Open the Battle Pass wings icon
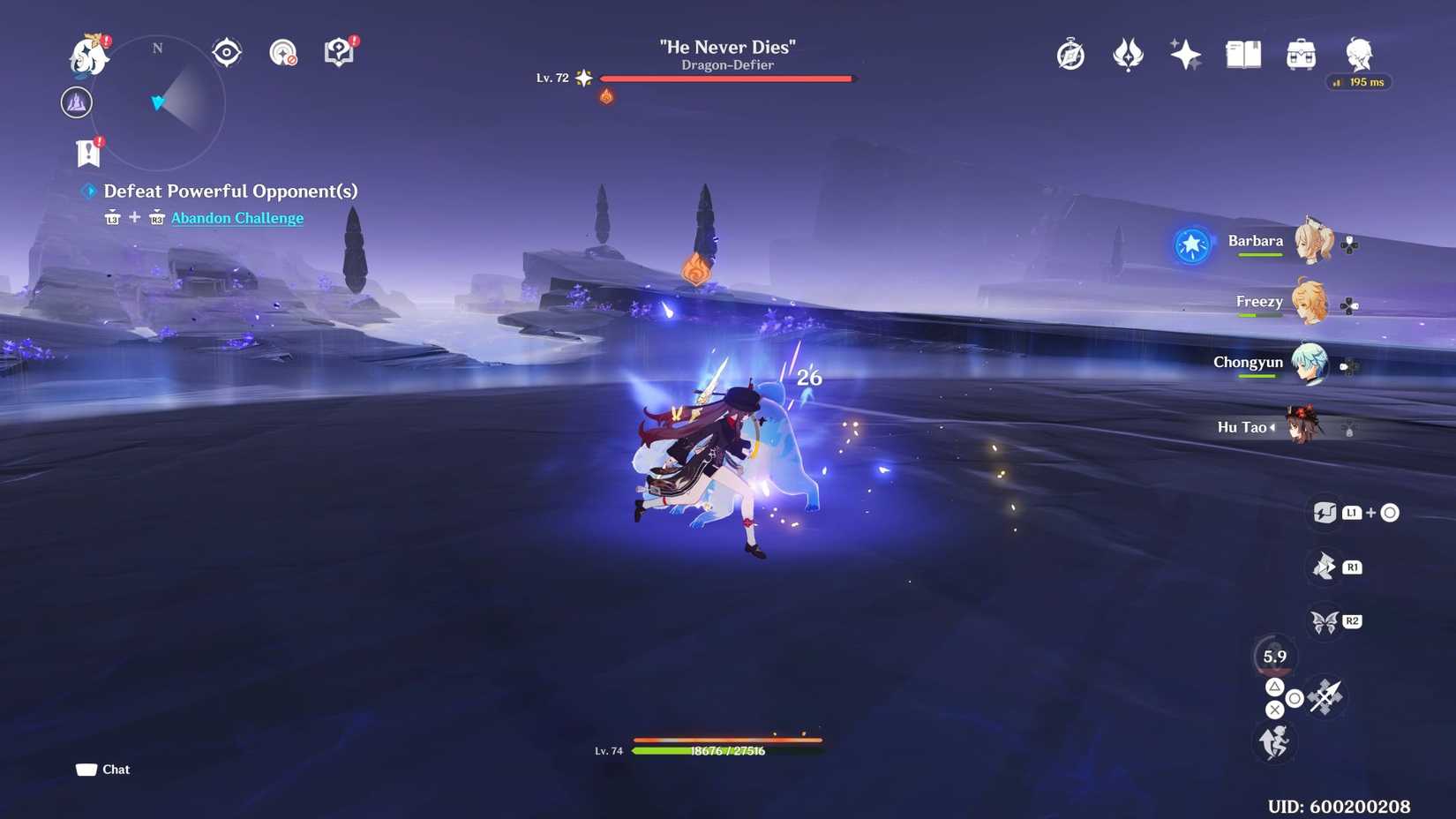The width and height of the screenshot is (1456, 819). [x=1127, y=55]
